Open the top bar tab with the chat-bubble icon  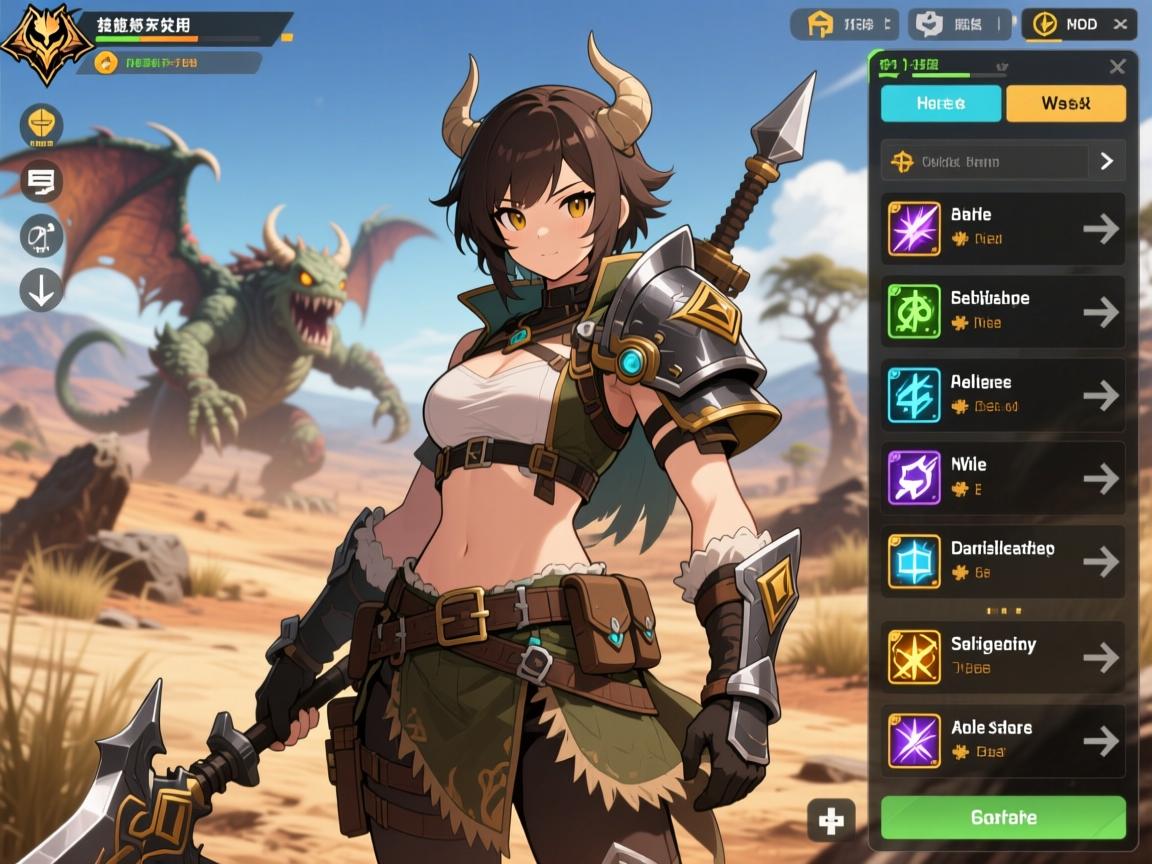click(x=955, y=24)
